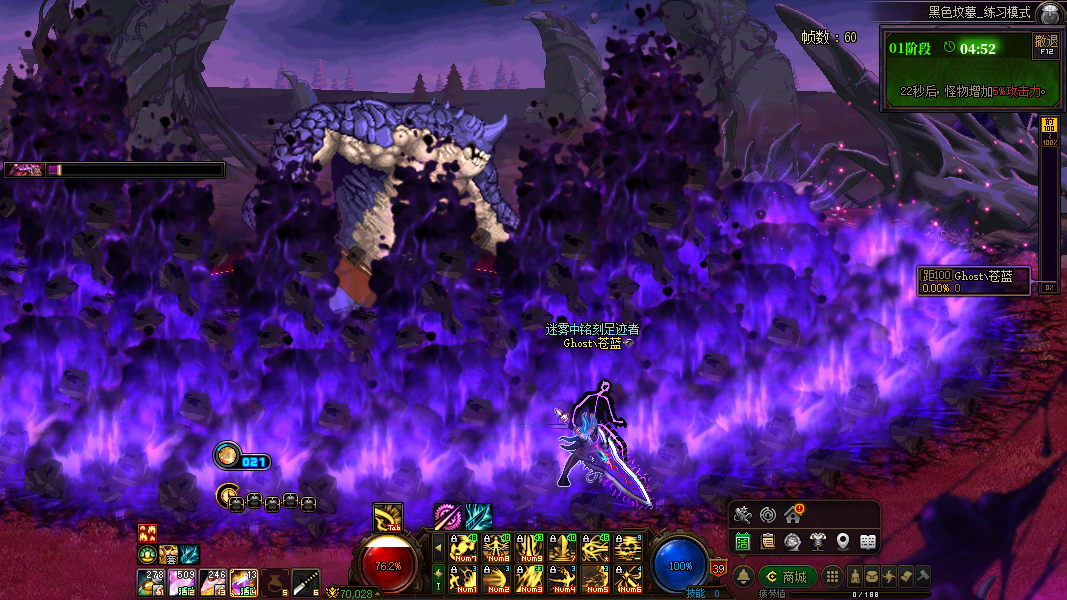This screenshot has height=600, width=1067.
Task: Toggle the skill bar left arrow
Action: [437, 547]
